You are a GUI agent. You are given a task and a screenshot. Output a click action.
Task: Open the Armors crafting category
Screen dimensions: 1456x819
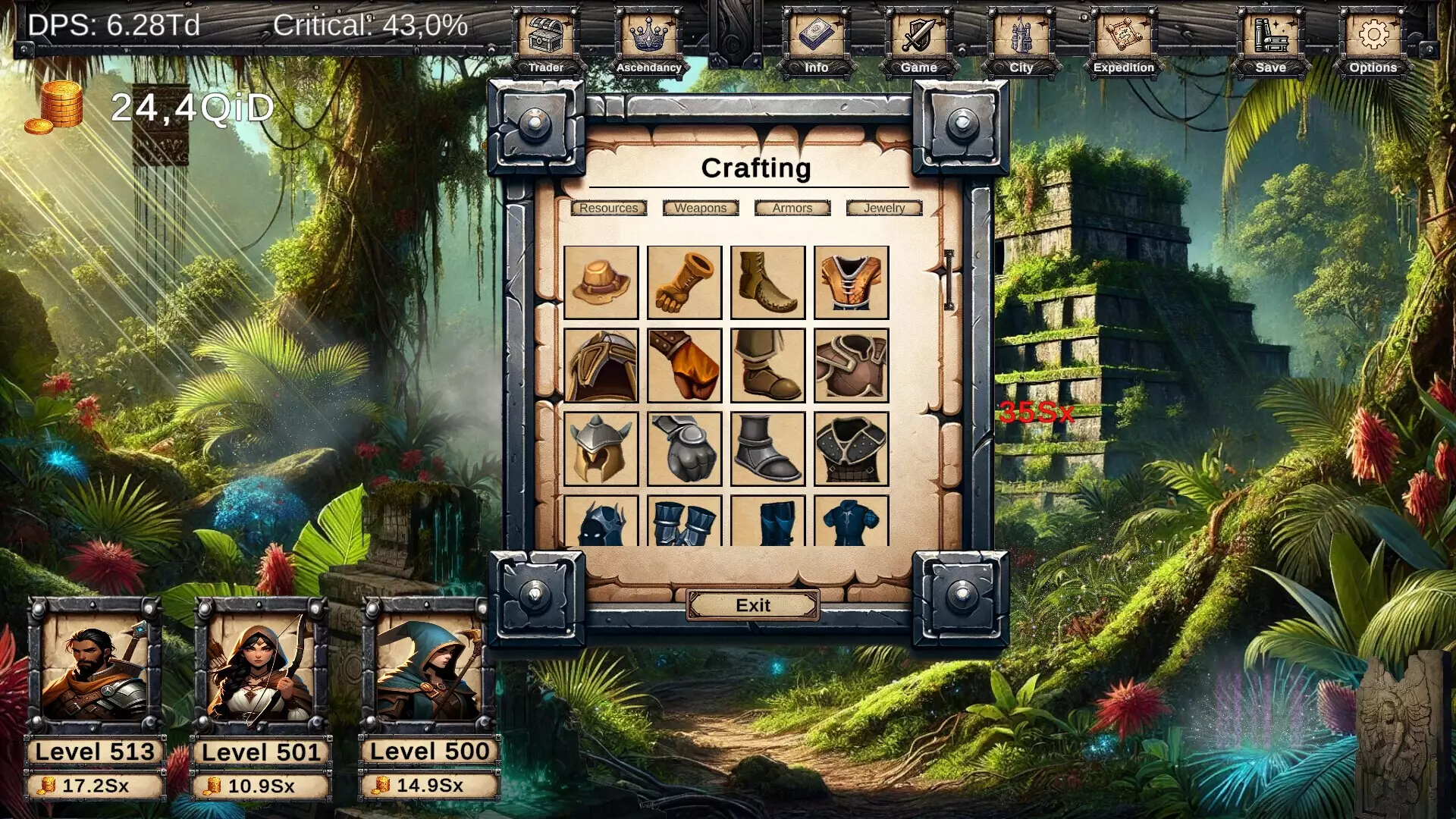(x=792, y=208)
